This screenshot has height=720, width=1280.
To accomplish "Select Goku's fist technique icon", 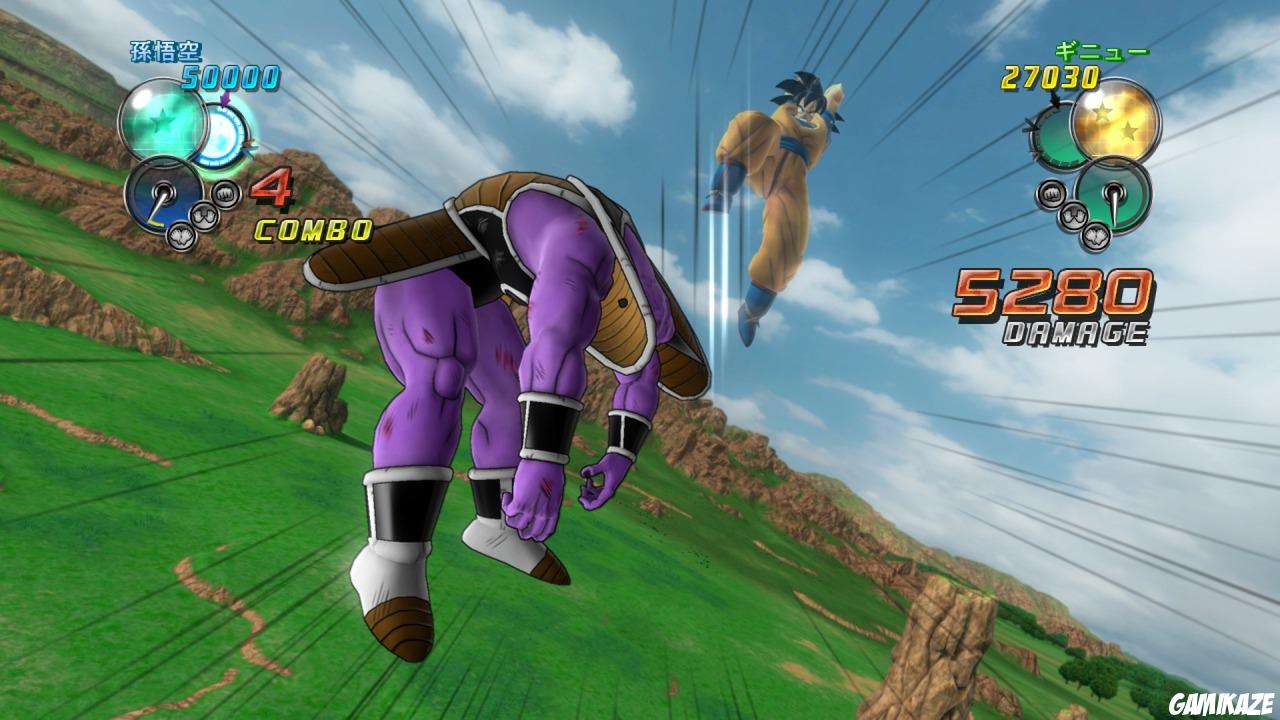I will tap(224, 194).
